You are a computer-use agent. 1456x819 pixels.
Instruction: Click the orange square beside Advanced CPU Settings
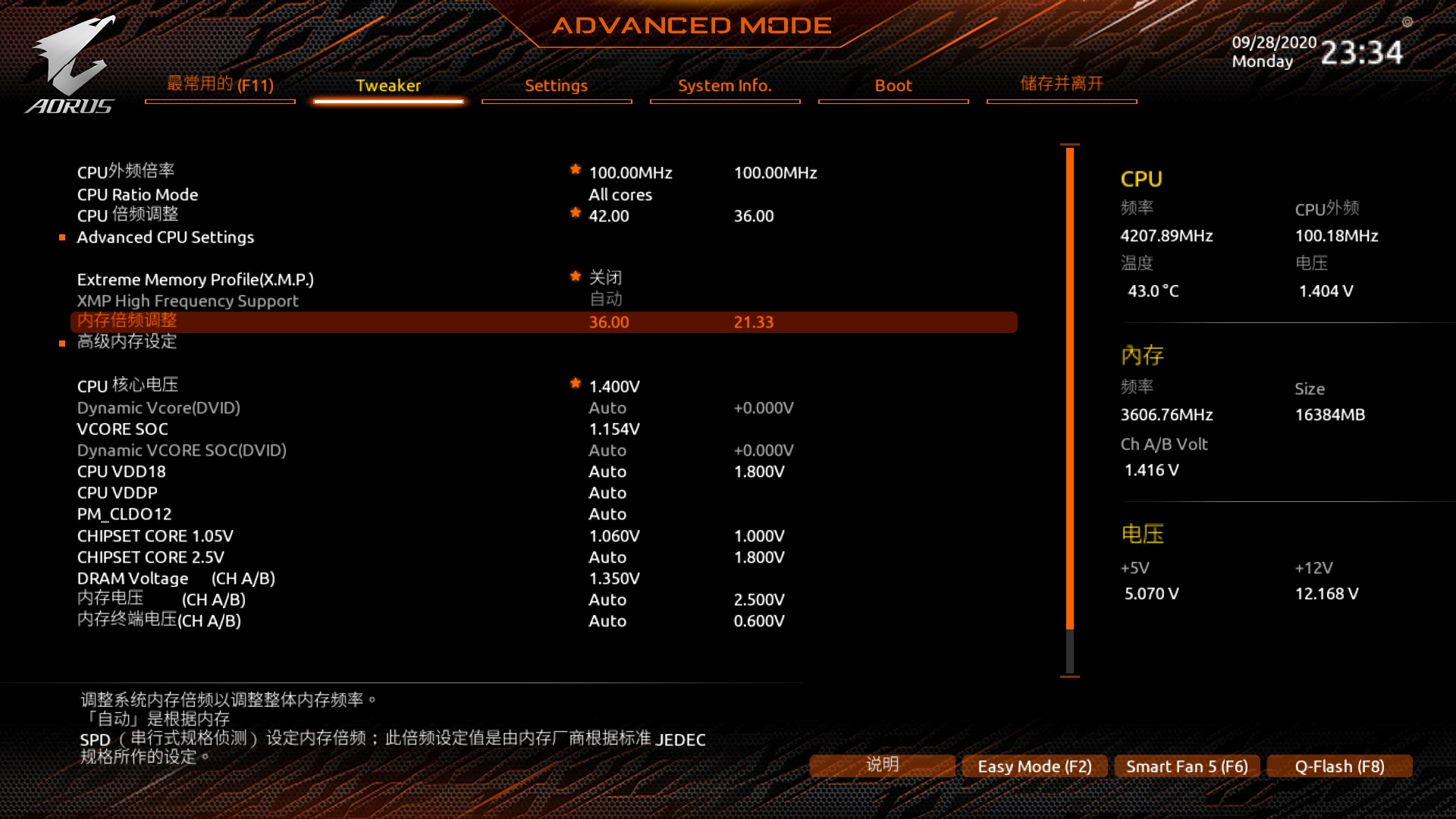[64, 237]
